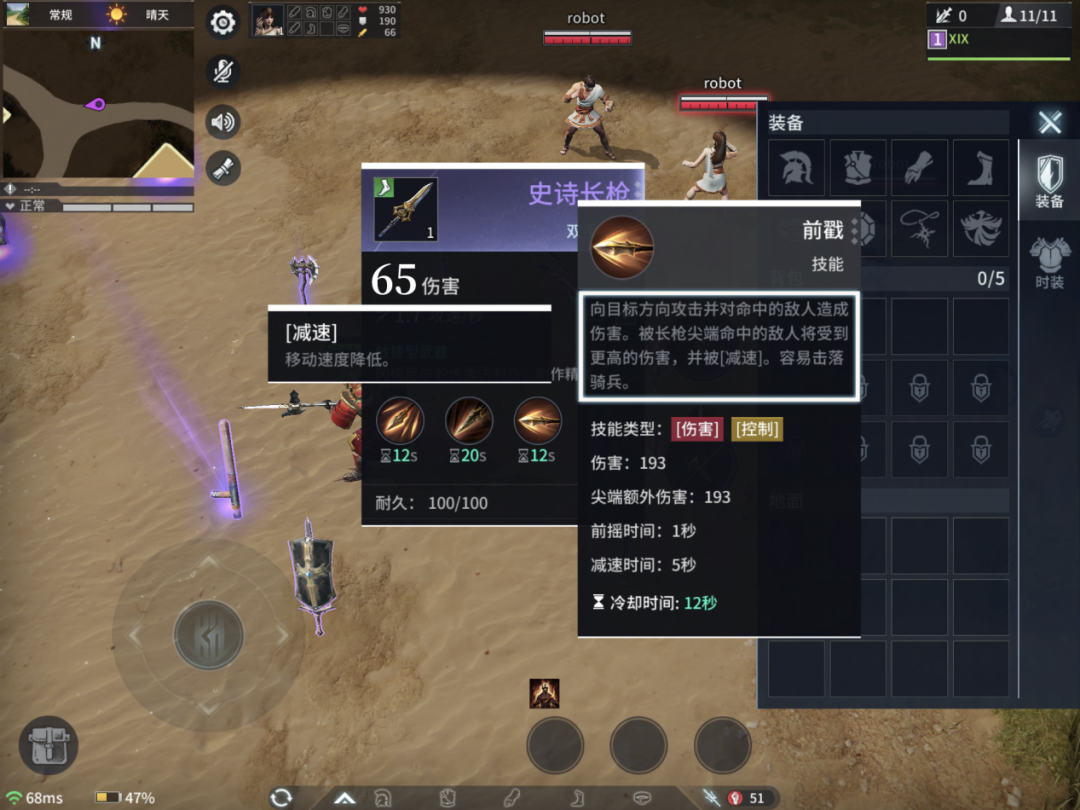The width and height of the screenshot is (1080, 810).
Task: Expand the bottom bar up-arrow
Action: [345, 798]
